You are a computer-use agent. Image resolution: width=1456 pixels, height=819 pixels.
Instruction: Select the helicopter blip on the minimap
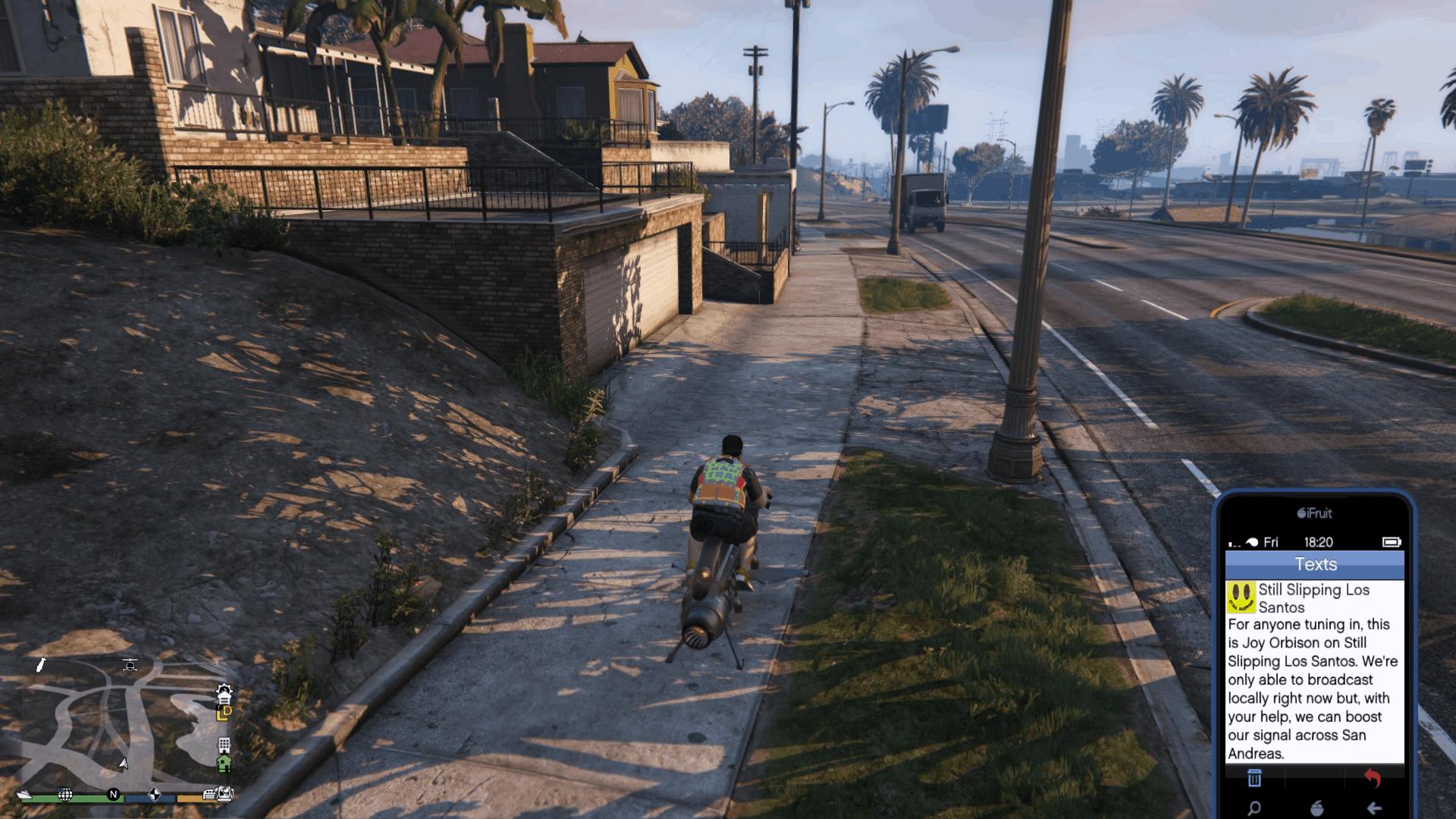[x=130, y=665]
